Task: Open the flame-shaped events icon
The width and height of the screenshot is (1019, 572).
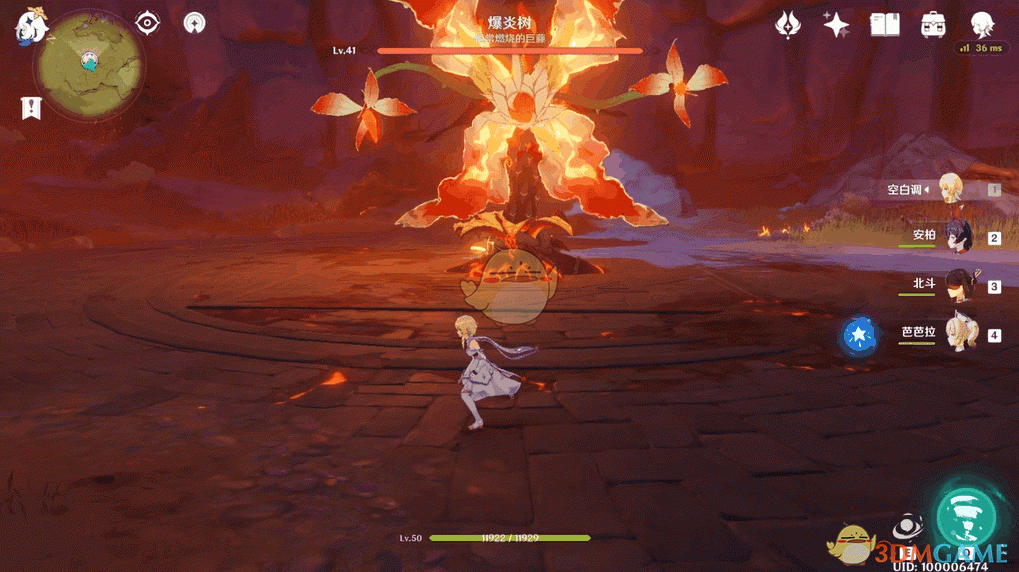Action: click(x=788, y=25)
